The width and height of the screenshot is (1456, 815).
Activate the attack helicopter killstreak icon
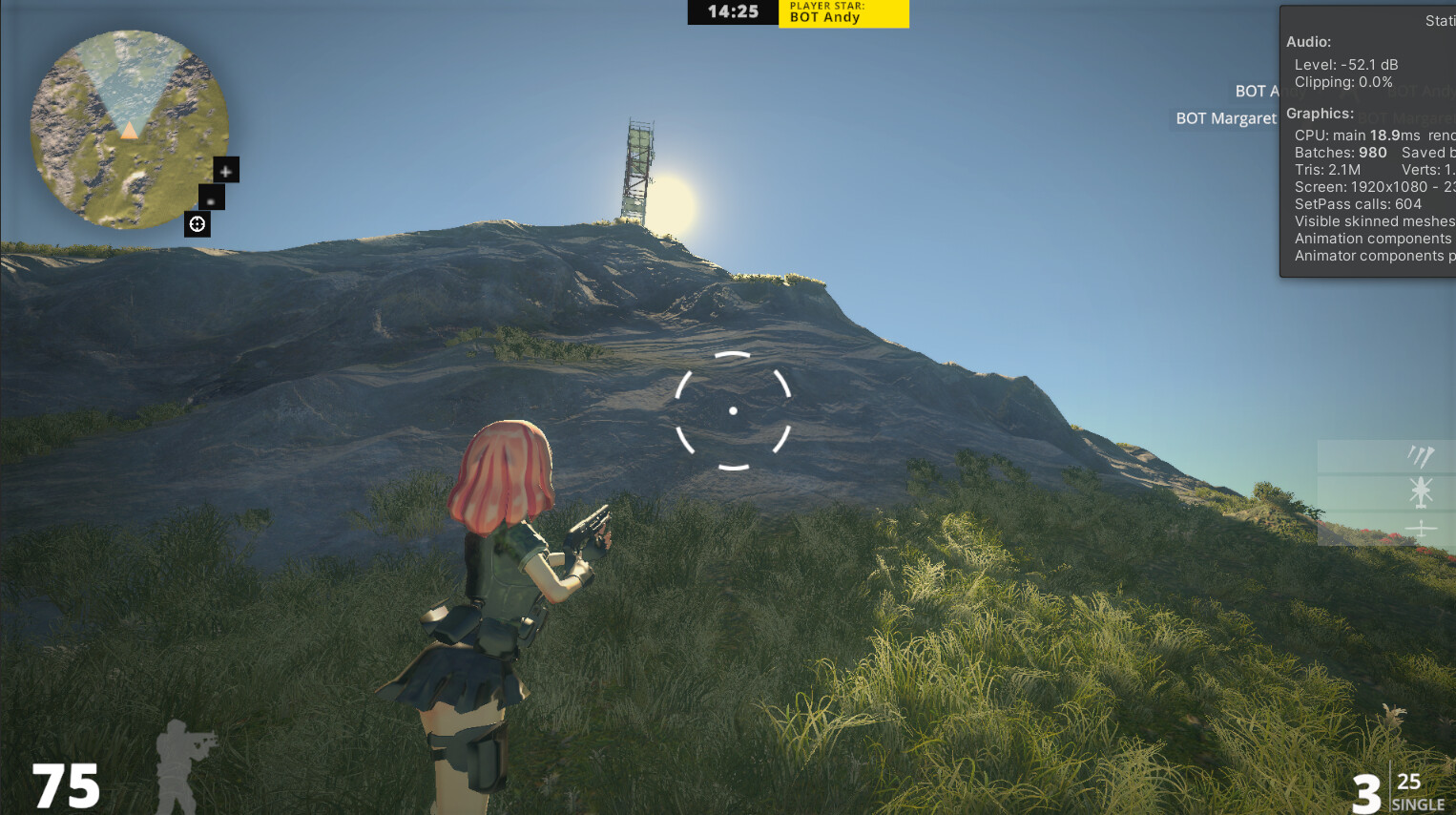1420,492
